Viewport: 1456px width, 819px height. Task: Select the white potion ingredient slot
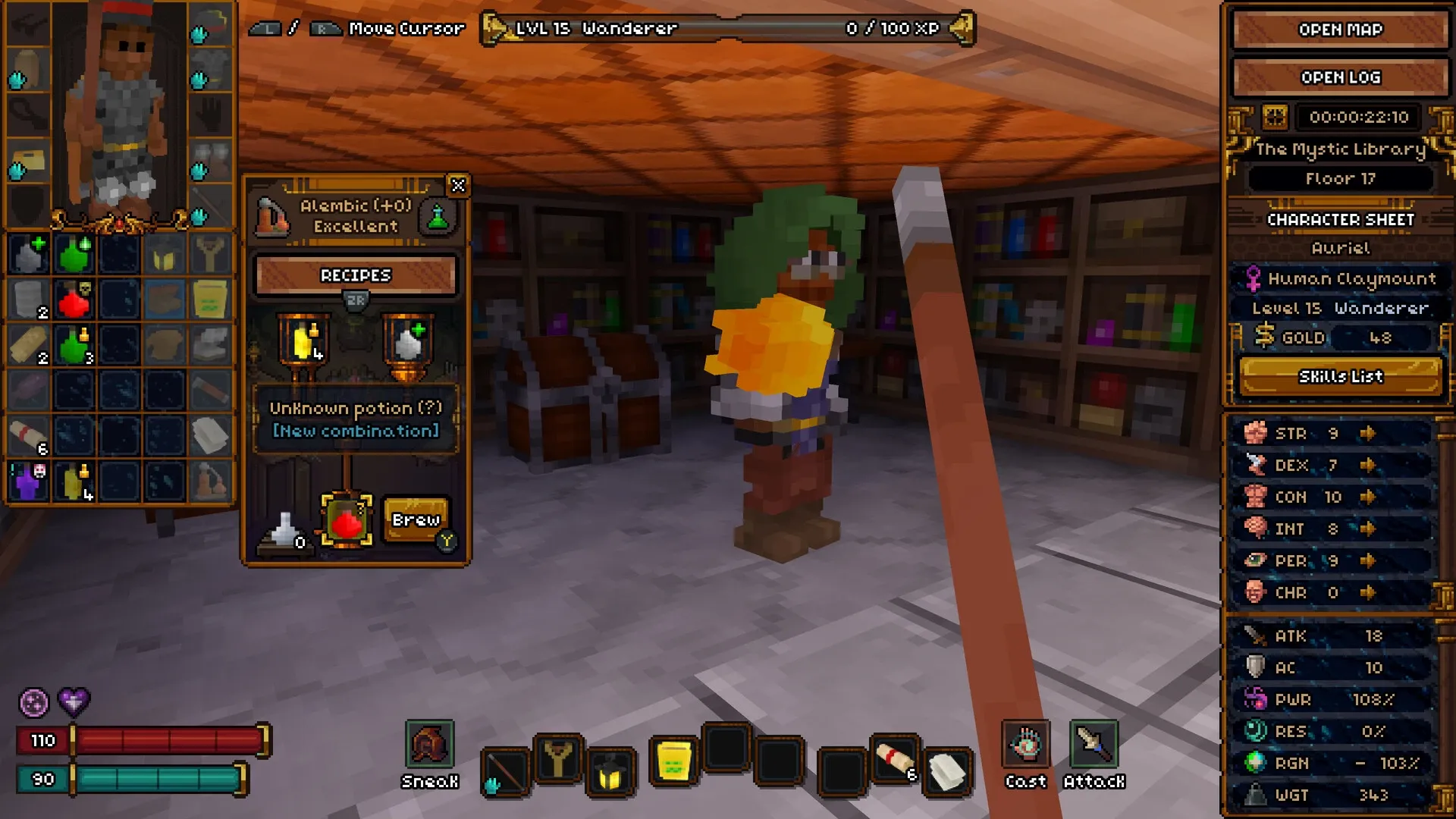(408, 343)
